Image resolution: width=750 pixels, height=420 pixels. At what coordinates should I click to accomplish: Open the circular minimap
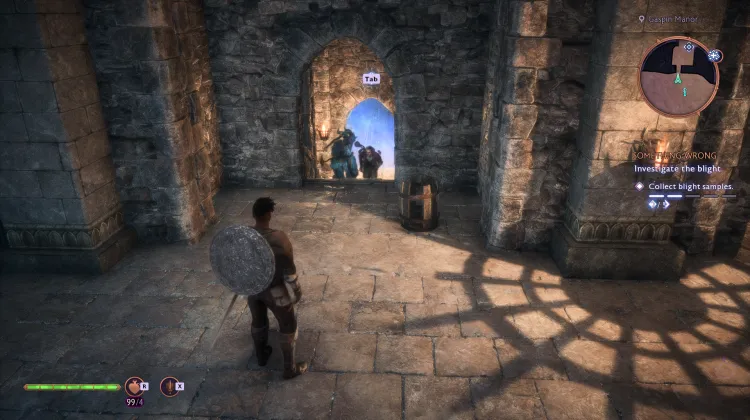coord(679,76)
